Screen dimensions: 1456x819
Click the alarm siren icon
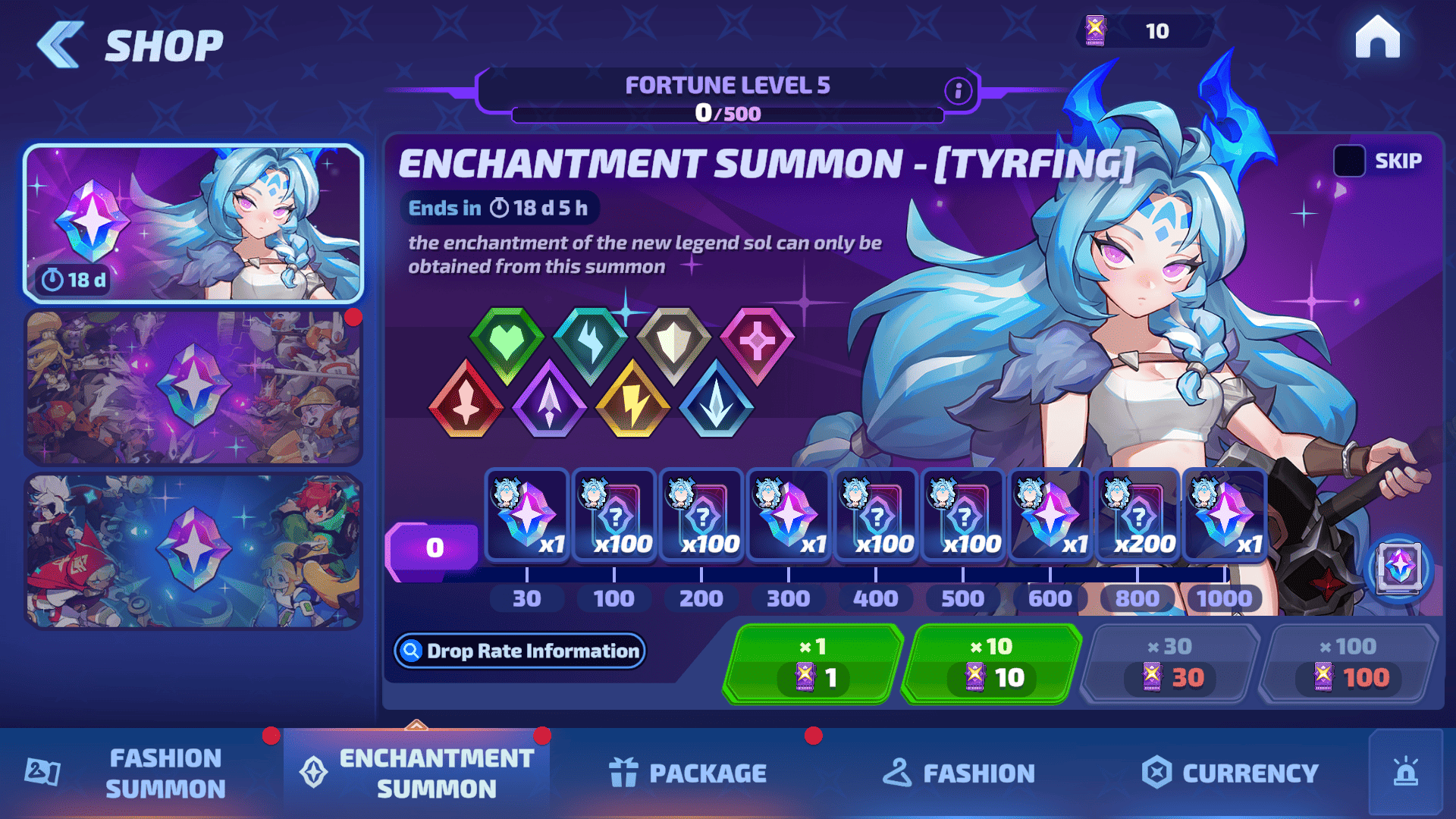point(1405,773)
